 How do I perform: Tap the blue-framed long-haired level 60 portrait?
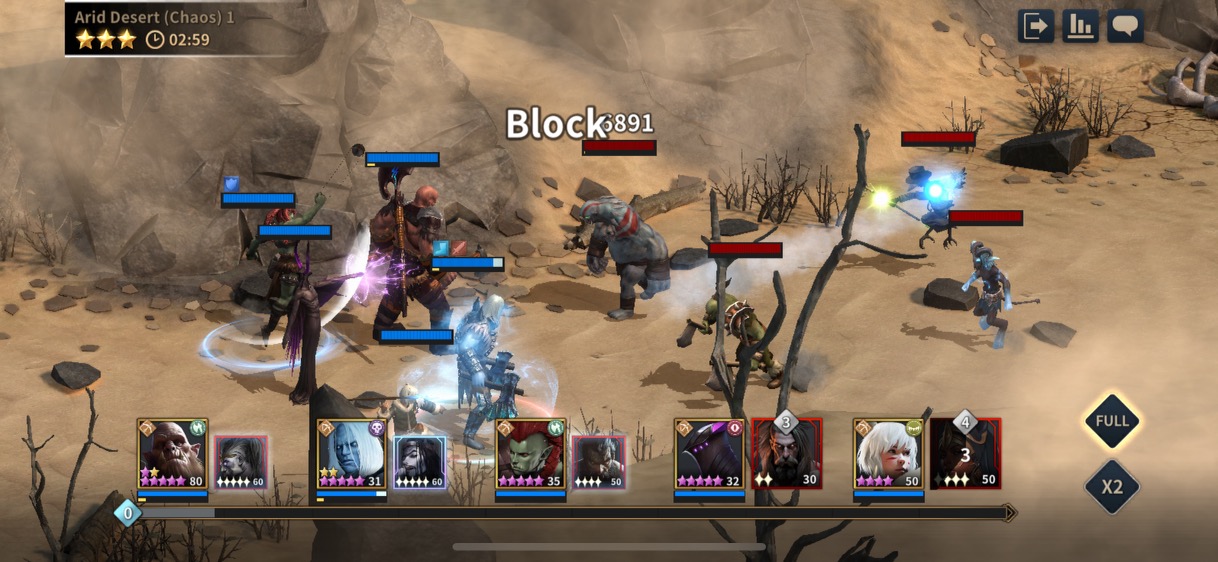(420, 462)
